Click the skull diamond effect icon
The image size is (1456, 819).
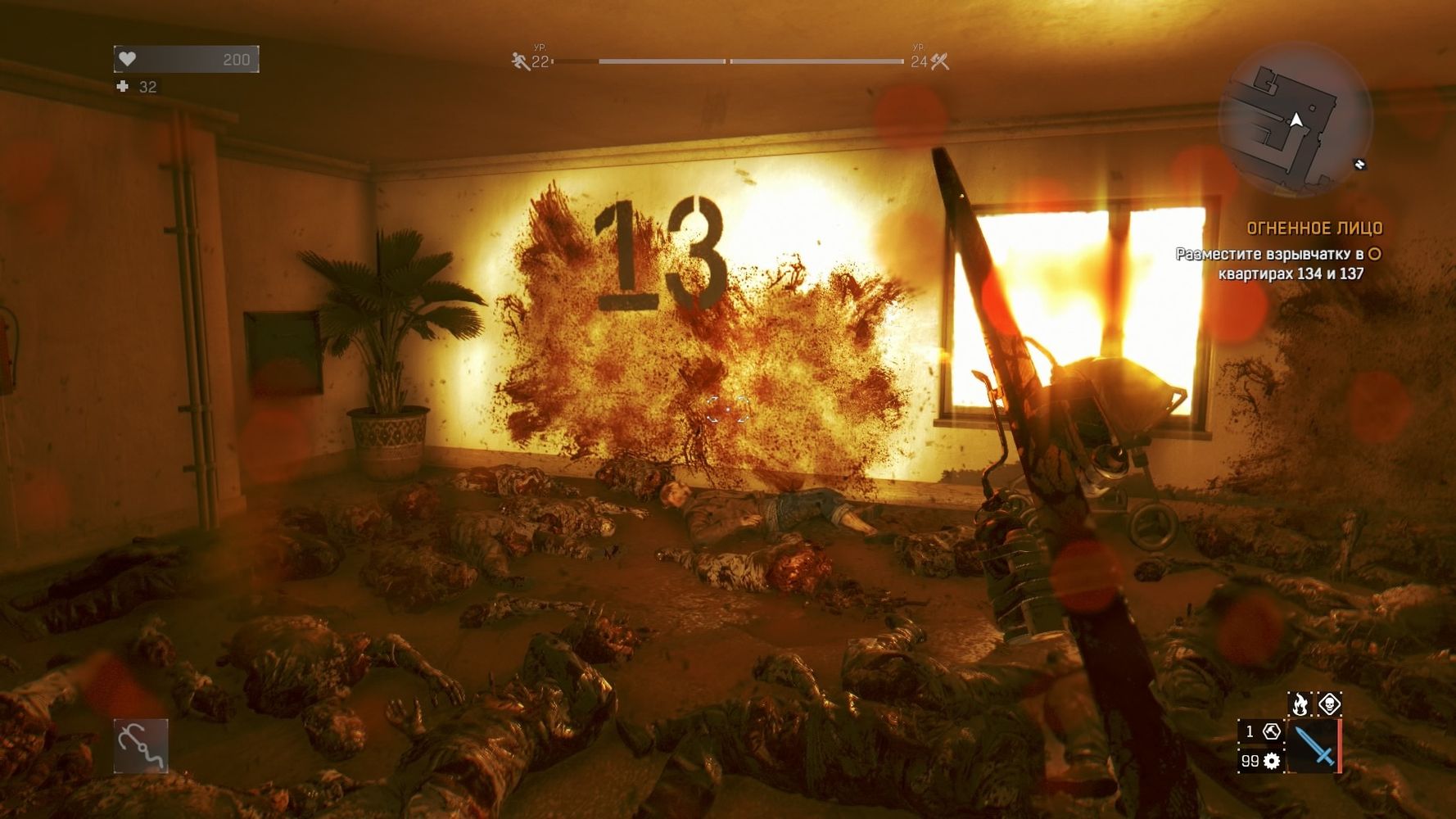pos(1328,704)
